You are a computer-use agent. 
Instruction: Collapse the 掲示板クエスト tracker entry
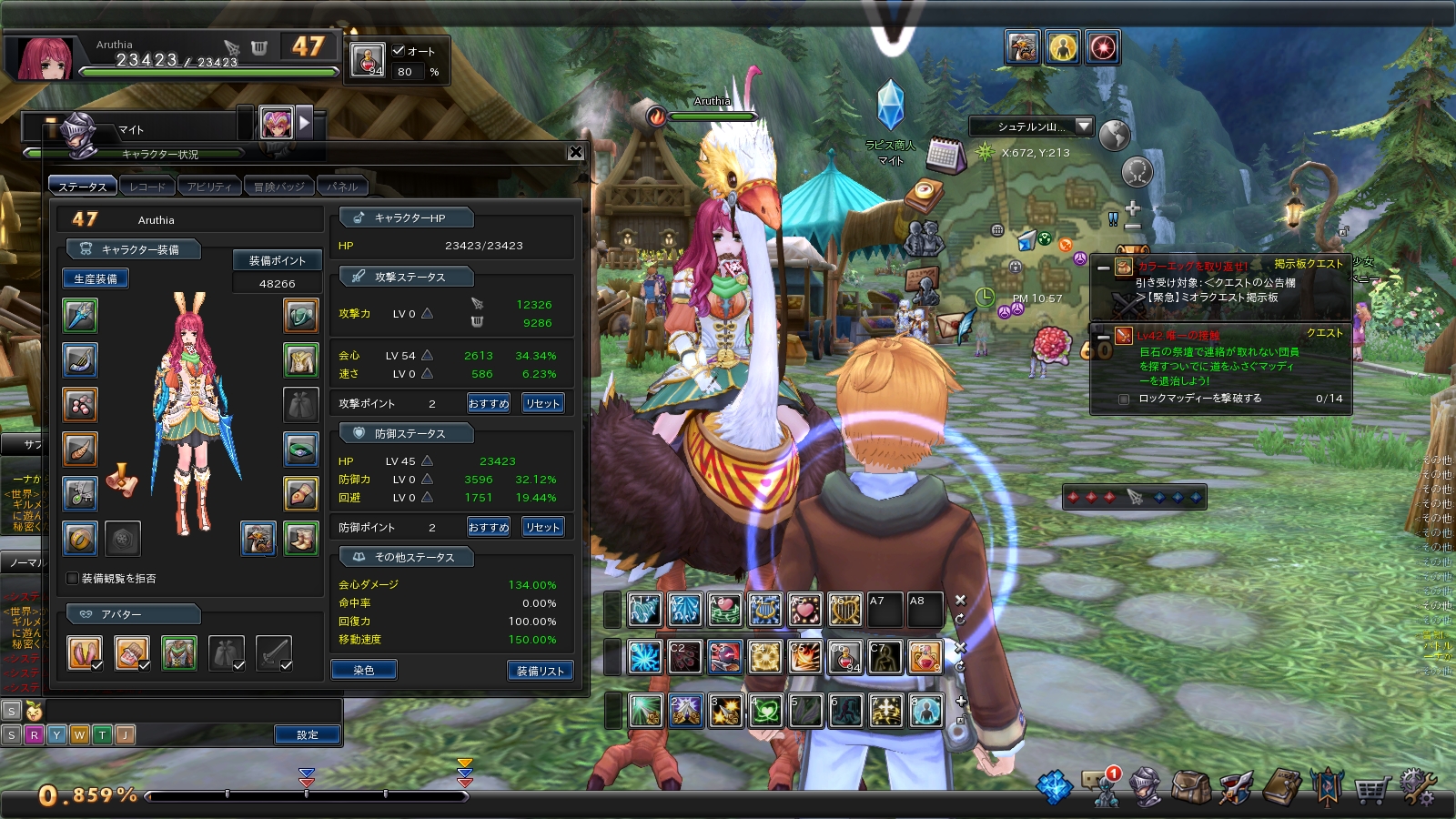(1103, 268)
